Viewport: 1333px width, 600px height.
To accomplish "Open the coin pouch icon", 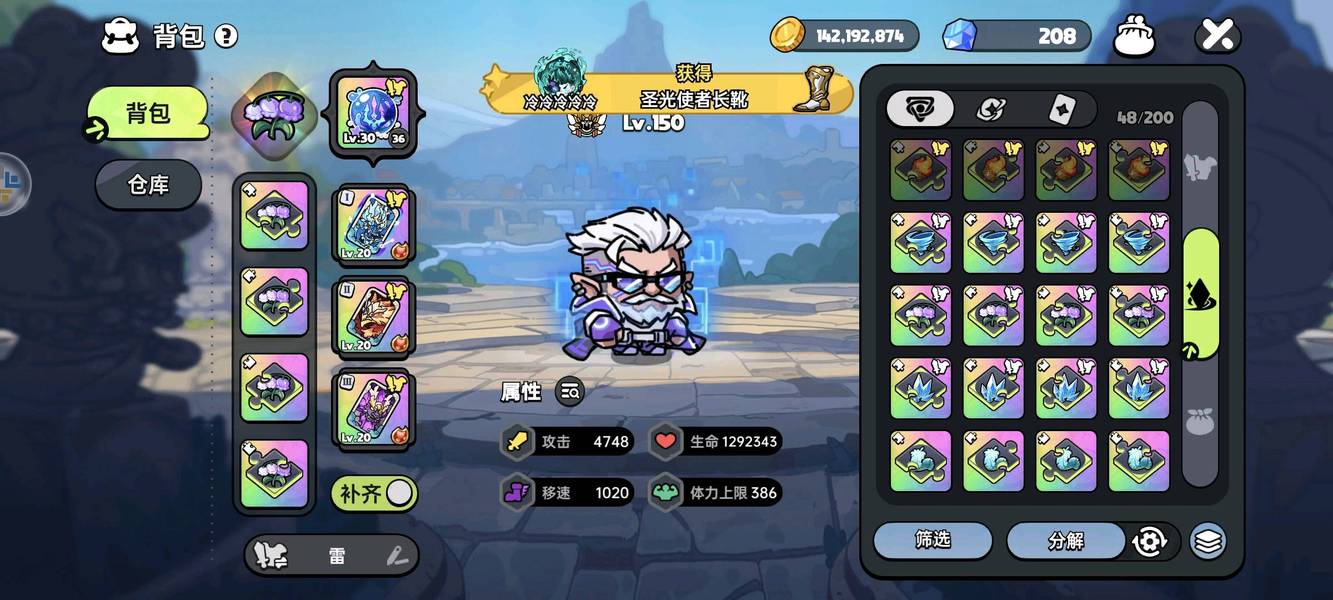I will point(1134,37).
